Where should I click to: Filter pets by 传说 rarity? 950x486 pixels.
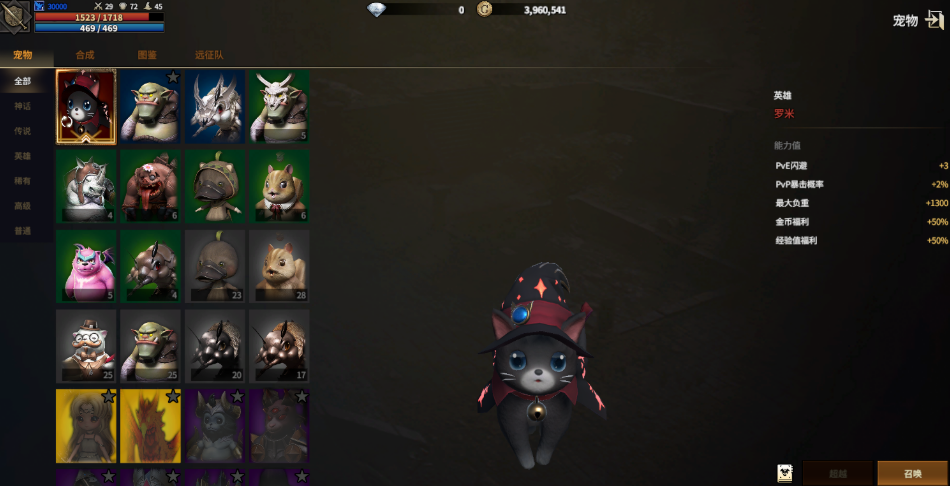pos(23,131)
